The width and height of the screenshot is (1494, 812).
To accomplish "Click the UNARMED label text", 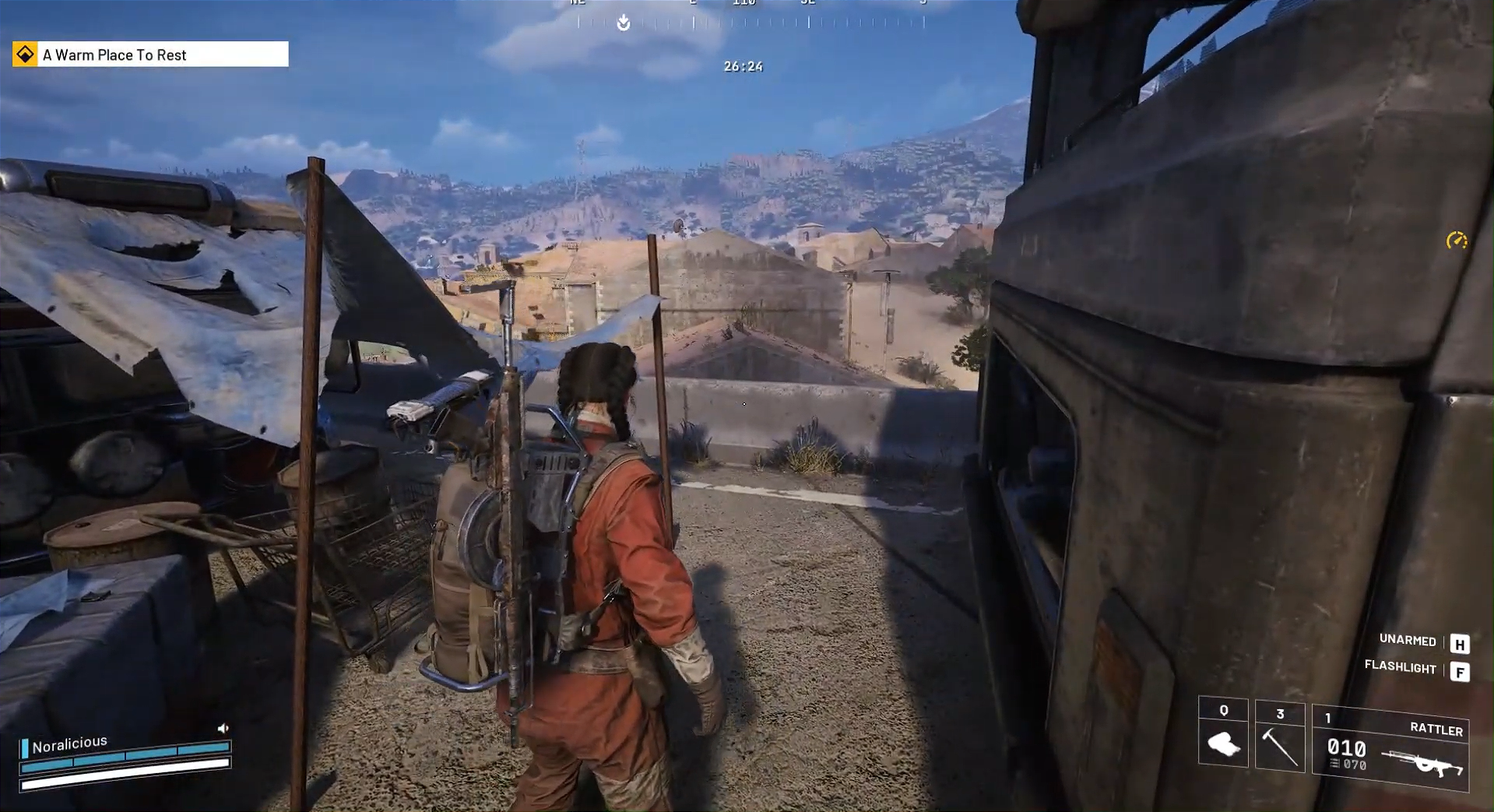I will (1408, 641).
